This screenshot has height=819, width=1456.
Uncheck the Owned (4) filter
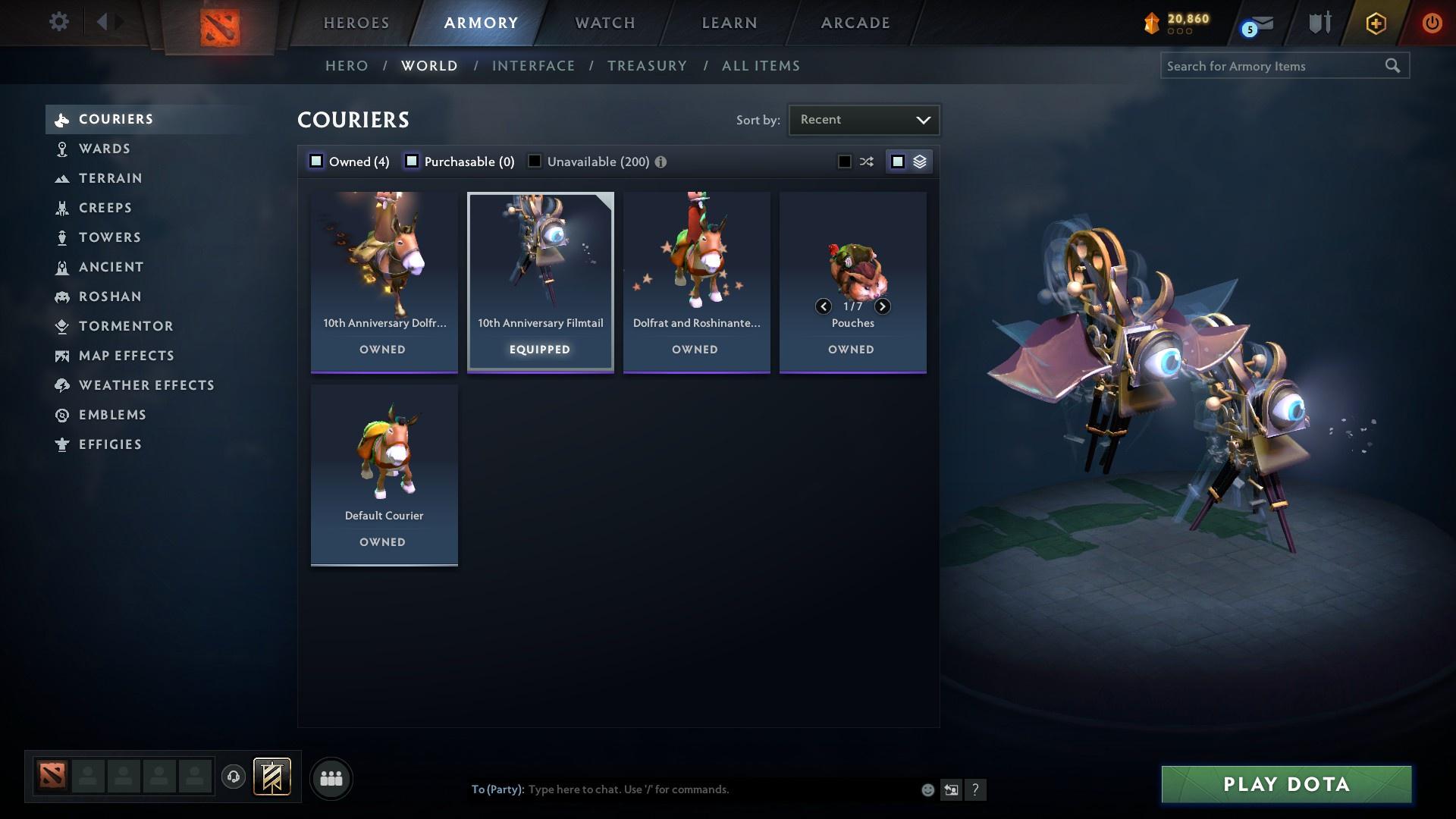315,161
